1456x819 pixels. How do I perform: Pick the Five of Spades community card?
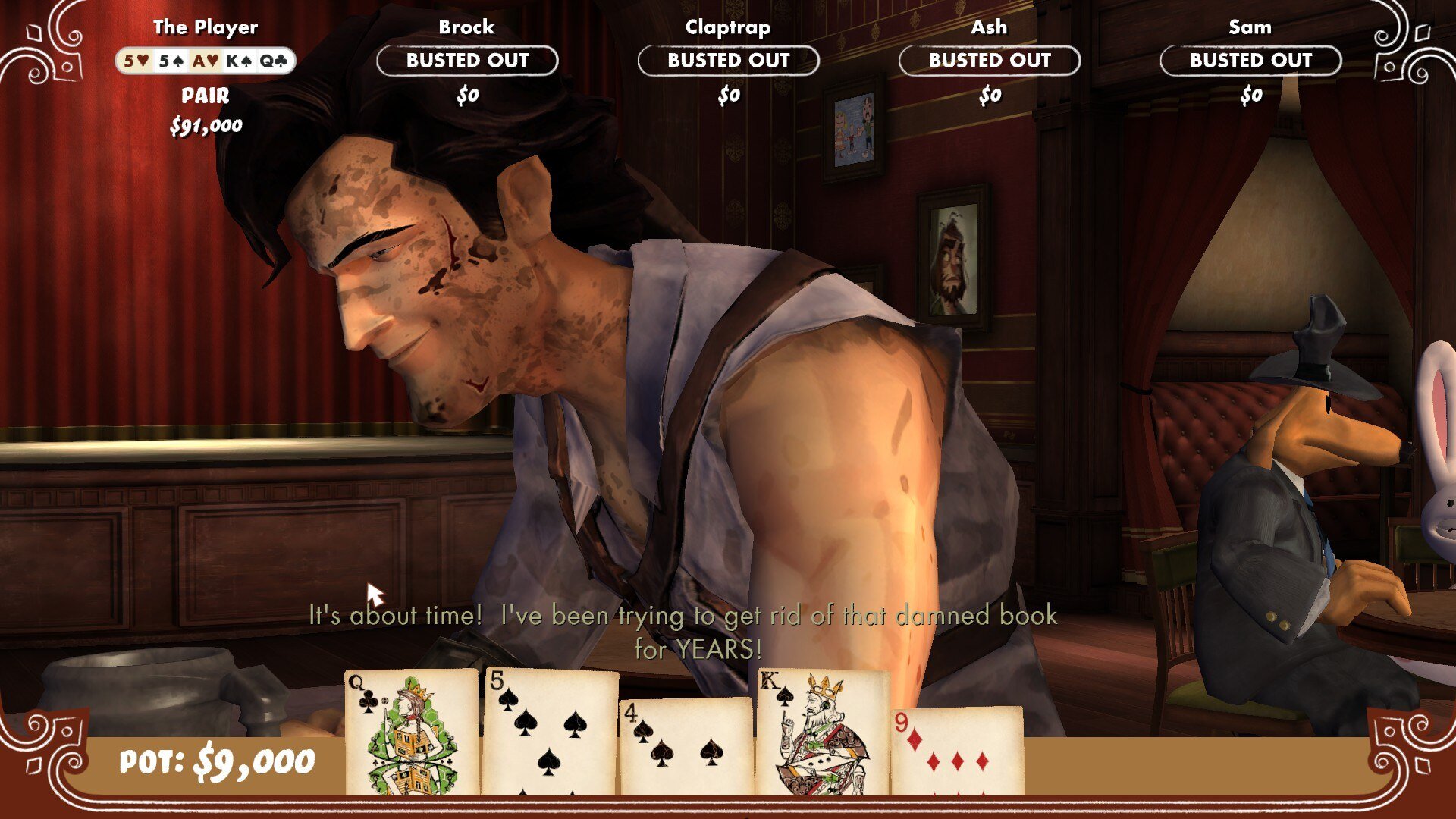pos(550,732)
